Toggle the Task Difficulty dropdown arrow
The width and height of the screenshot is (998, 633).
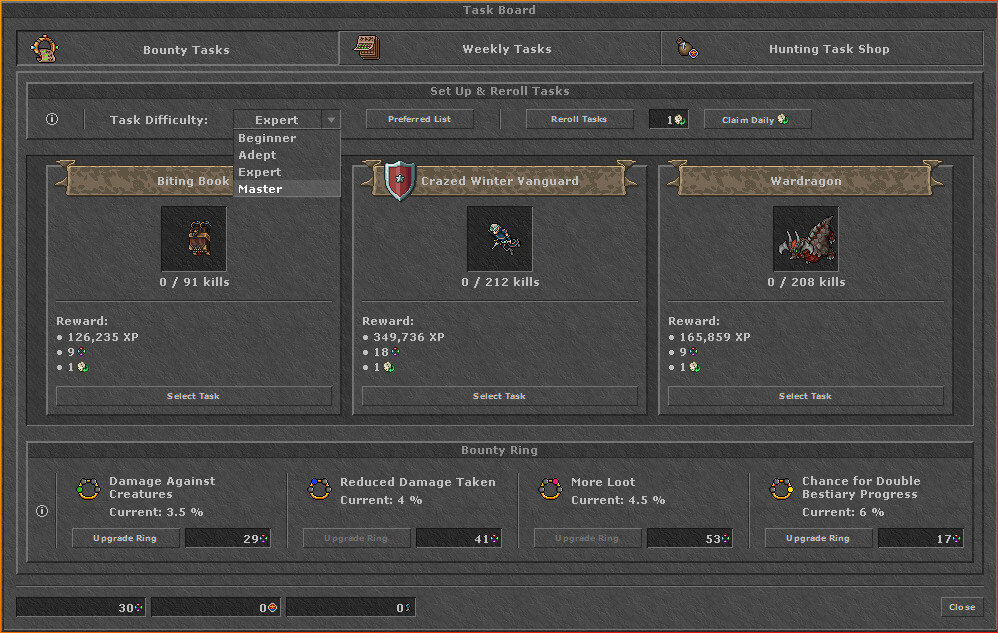click(331, 120)
